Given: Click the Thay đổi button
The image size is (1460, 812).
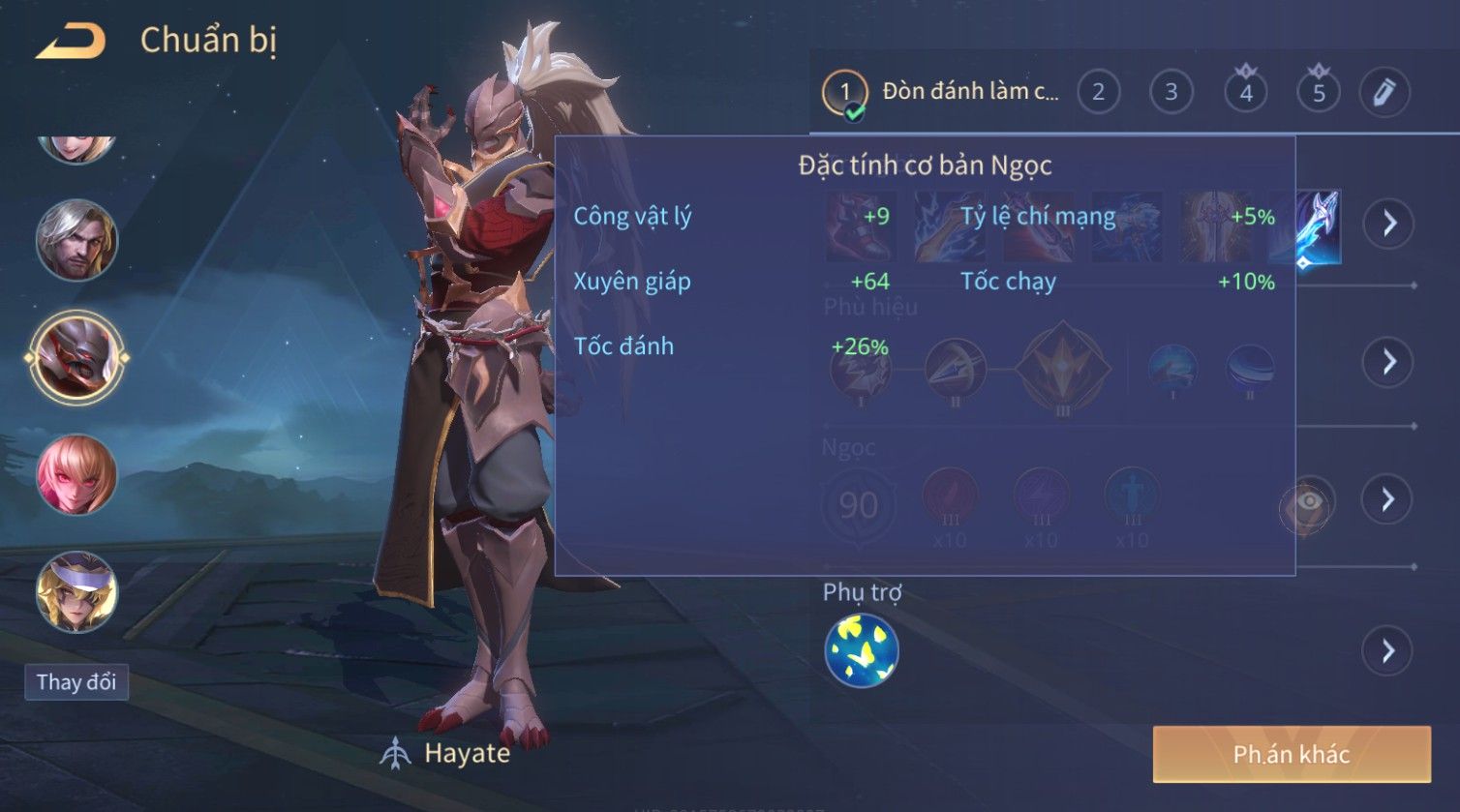Looking at the screenshot, I should 76,682.
